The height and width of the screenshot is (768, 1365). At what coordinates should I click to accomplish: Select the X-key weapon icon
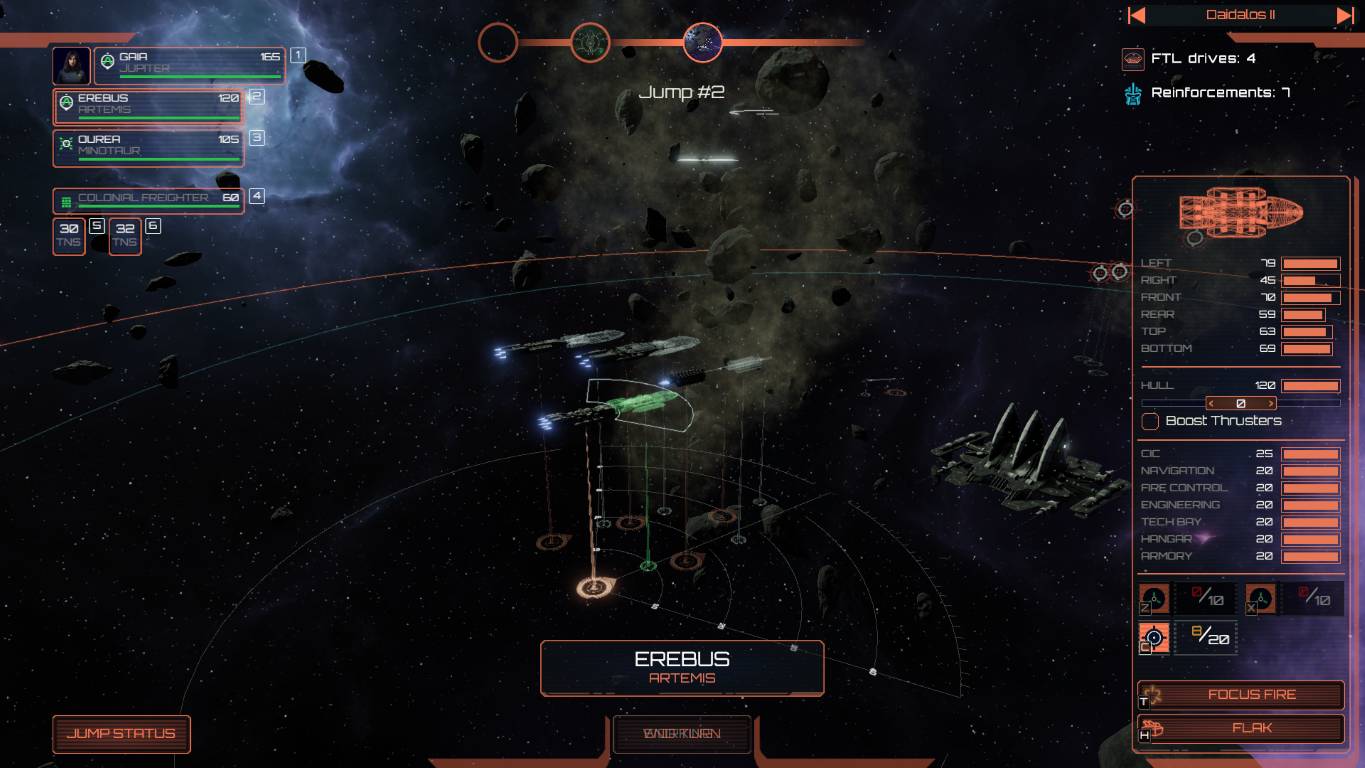[x=1261, y=598]
